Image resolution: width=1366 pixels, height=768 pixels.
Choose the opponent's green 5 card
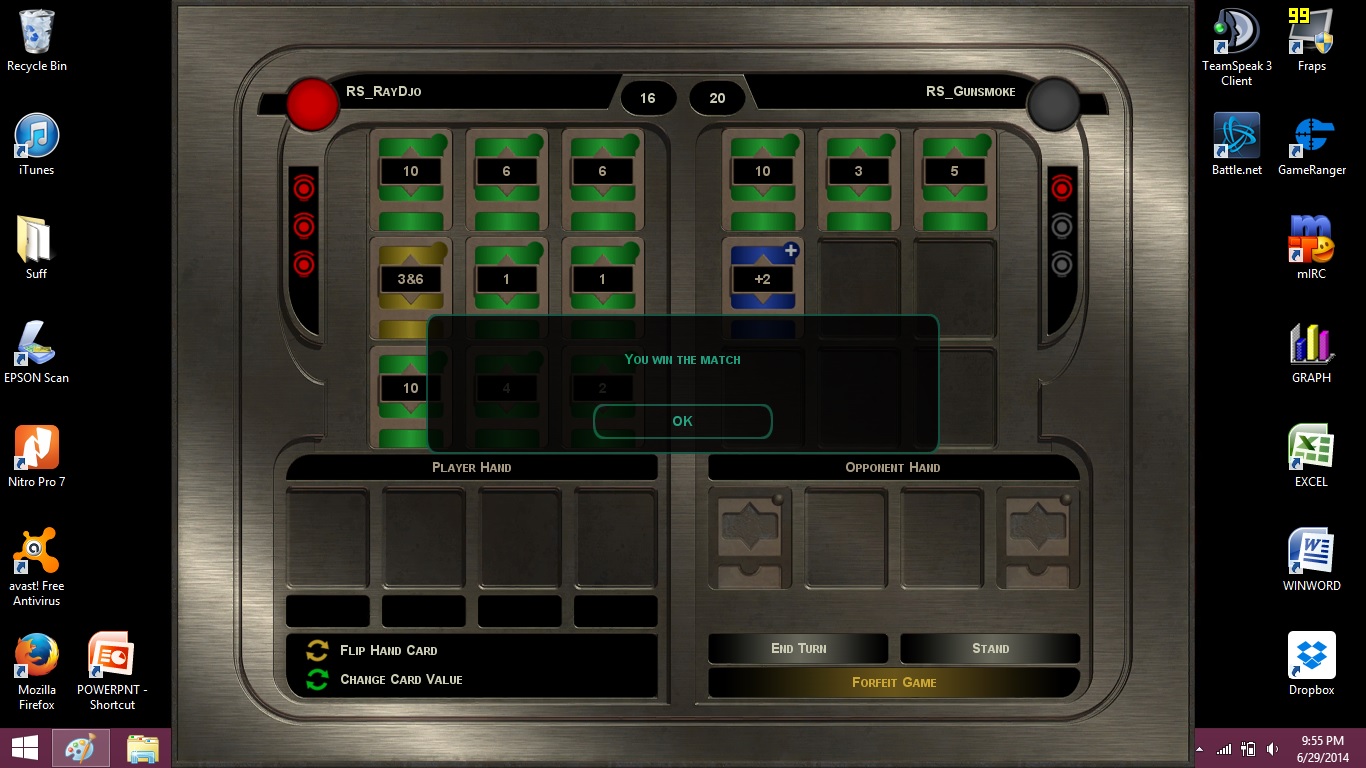click(954, 172)
